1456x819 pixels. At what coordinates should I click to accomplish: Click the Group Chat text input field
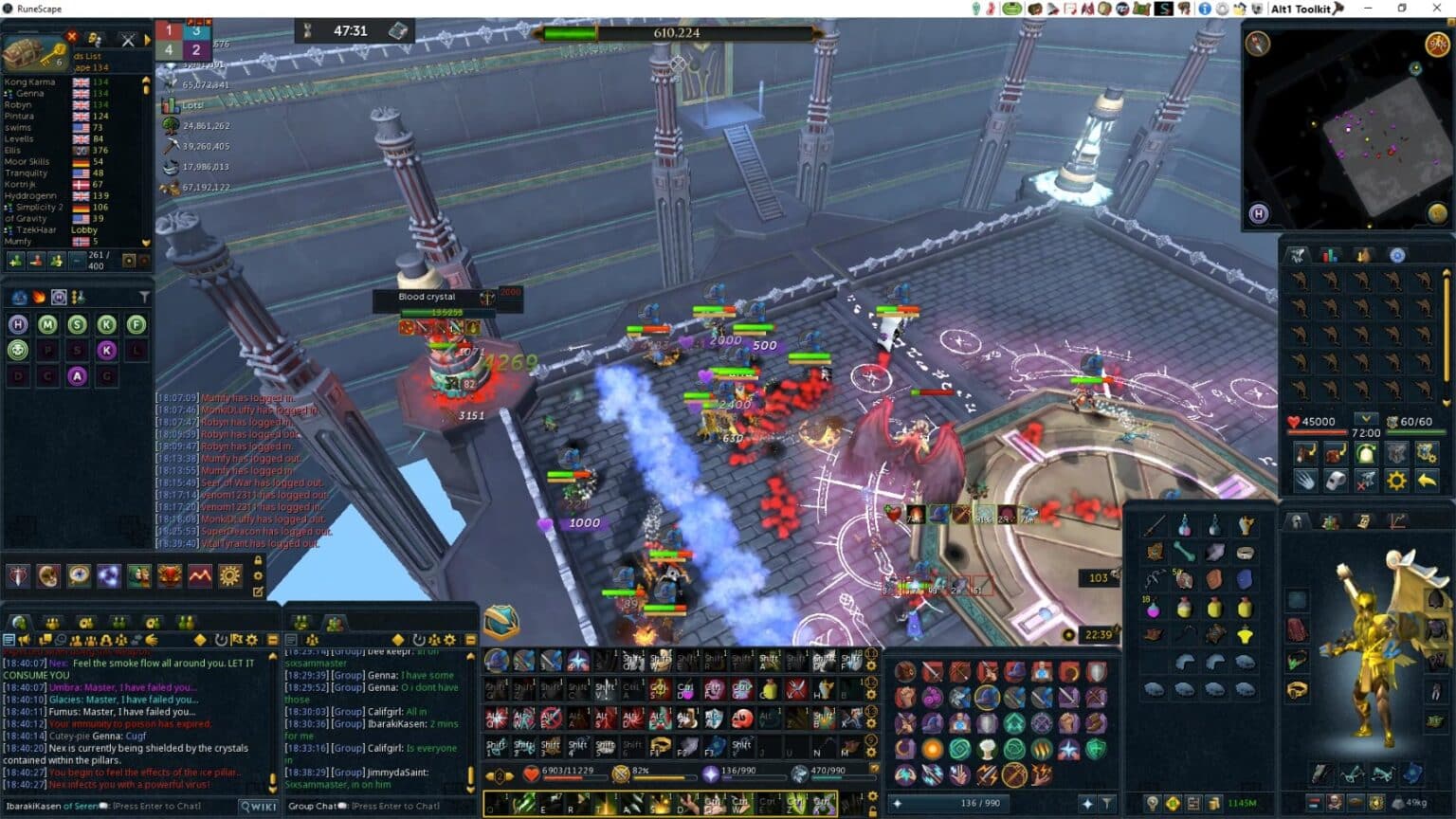tap(379, 806)
